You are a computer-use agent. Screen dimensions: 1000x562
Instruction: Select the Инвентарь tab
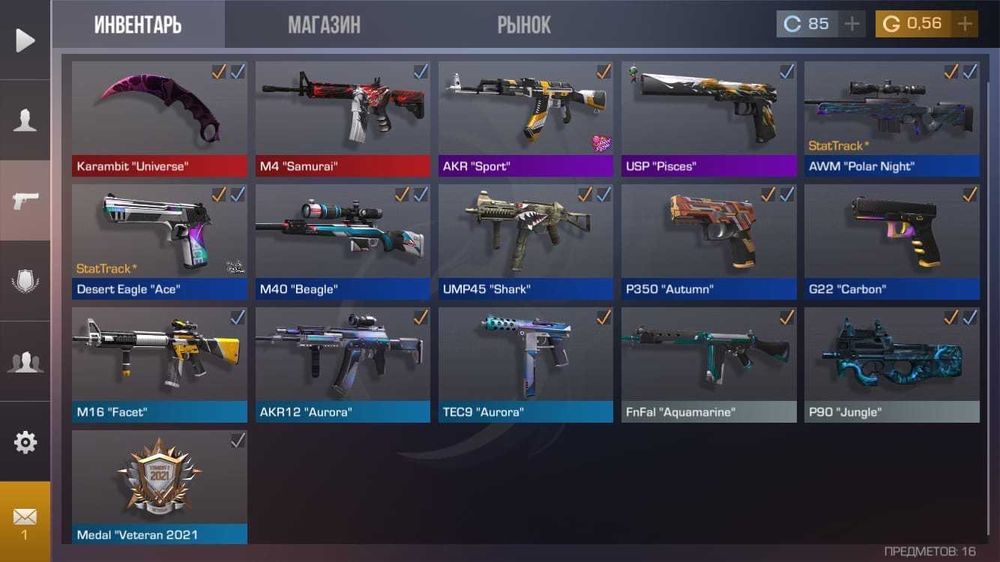(138, 25)
